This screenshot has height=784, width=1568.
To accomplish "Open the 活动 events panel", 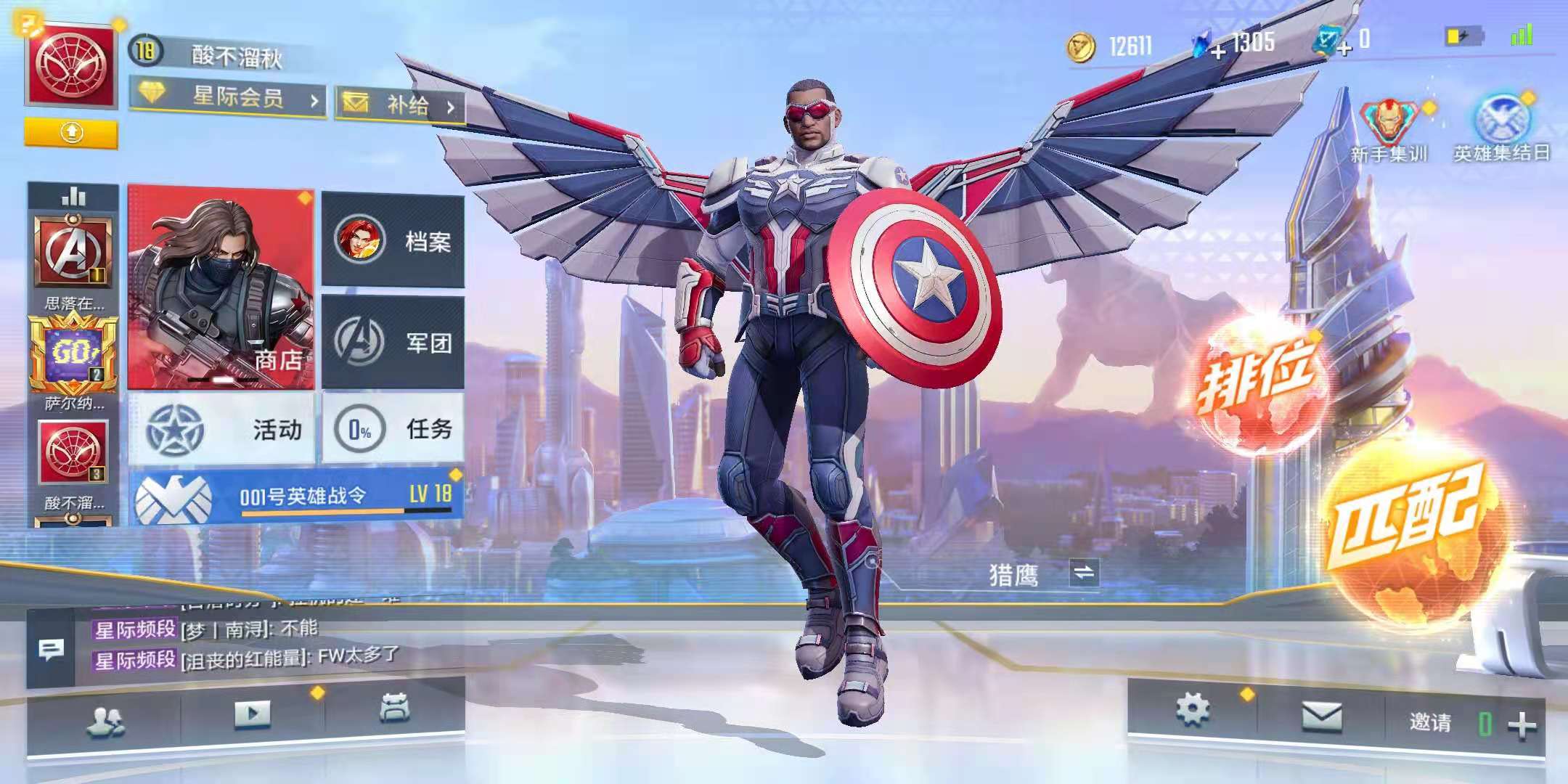I will pyautogui.click(x=221, y=429).
